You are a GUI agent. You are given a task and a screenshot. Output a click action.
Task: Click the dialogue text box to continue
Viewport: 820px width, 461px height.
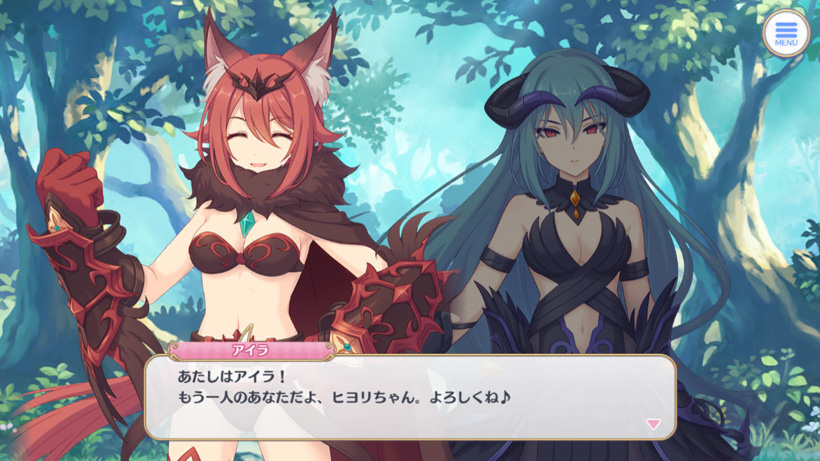[410, 397]
